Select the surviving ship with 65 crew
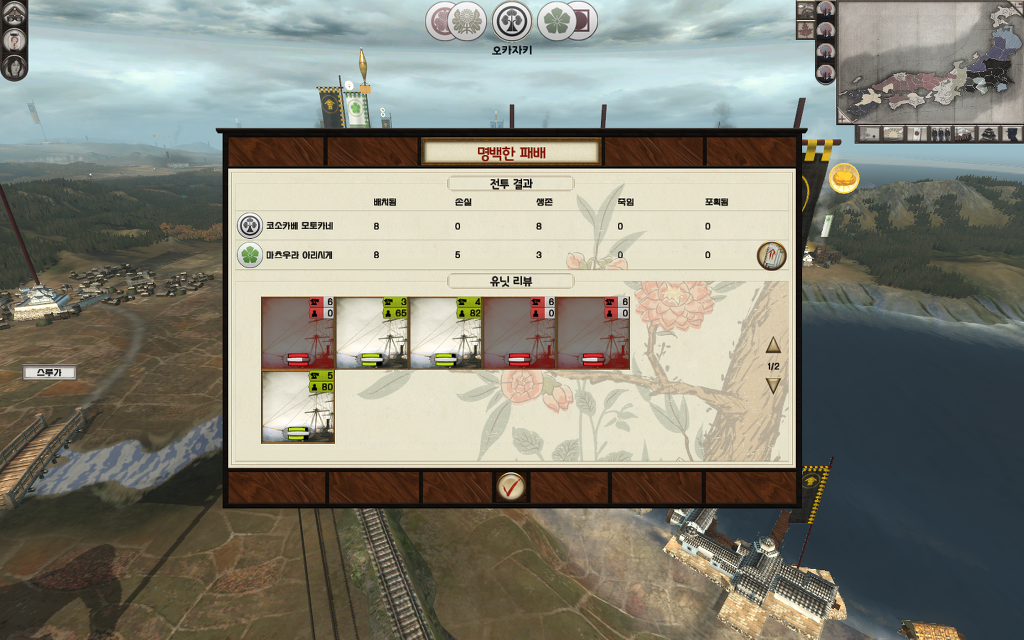The image size is (1024, 640). [x=372, y=333]
